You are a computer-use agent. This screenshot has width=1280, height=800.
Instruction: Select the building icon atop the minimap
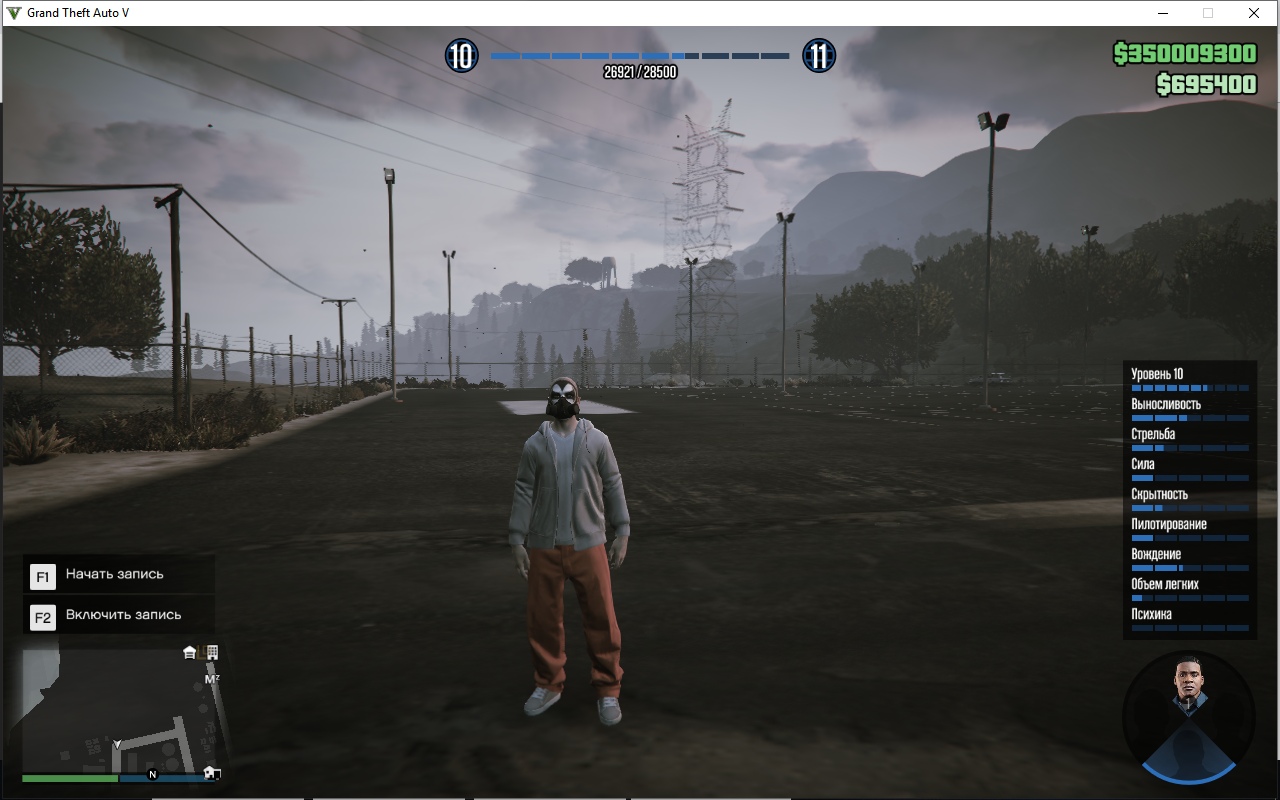coord(212,653)
